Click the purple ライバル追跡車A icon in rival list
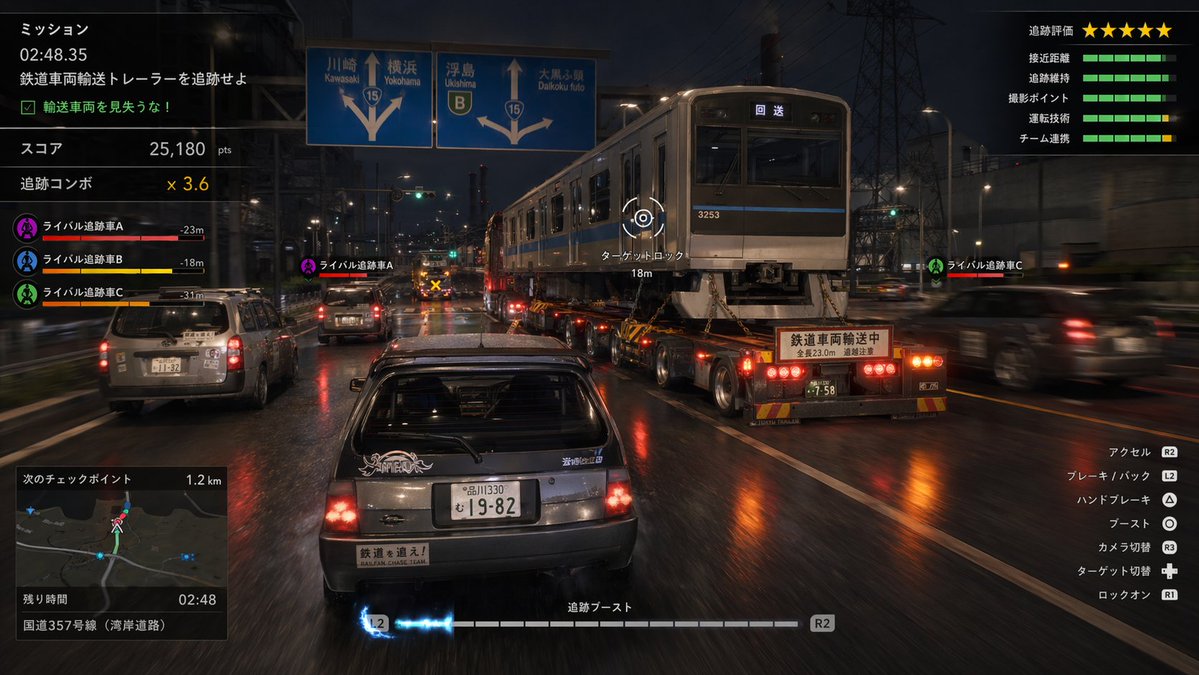The height and width of the screenshot is (675, 1199). pos(26,227)
